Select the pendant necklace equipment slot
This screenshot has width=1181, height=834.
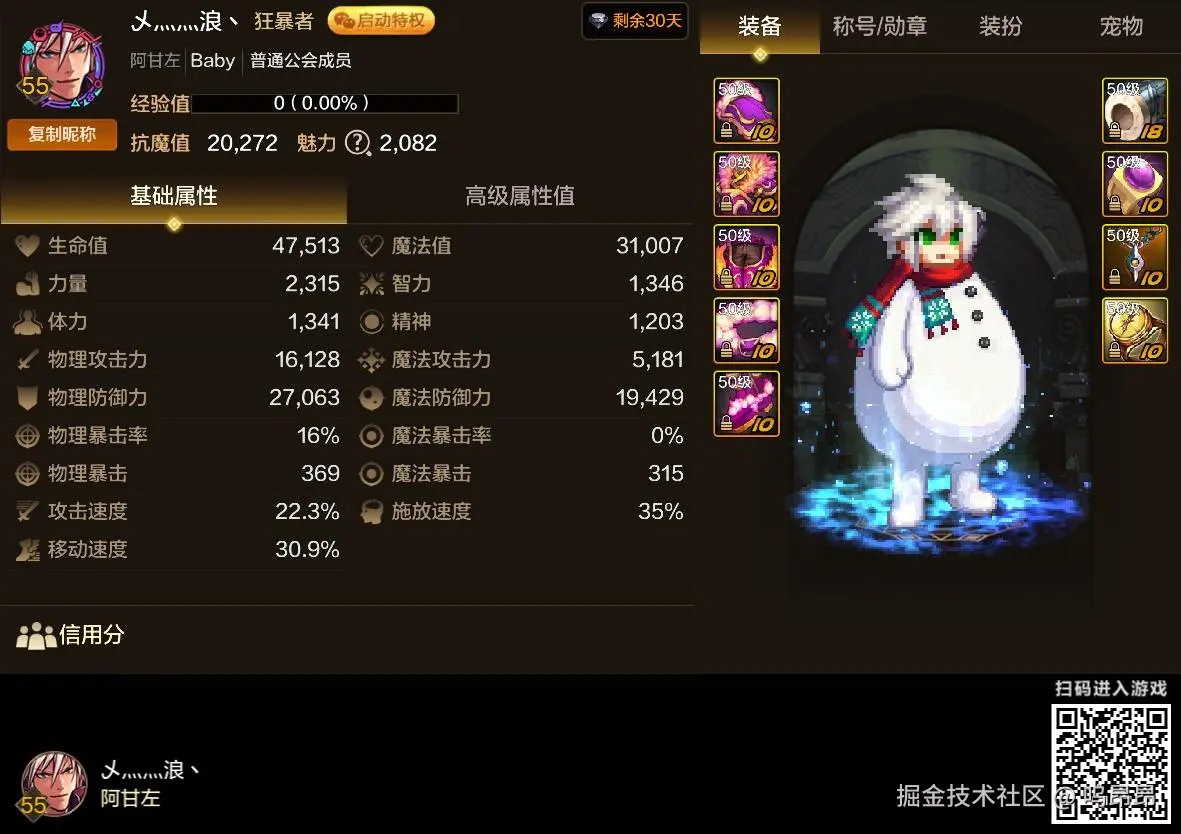tap(1135, 257)
